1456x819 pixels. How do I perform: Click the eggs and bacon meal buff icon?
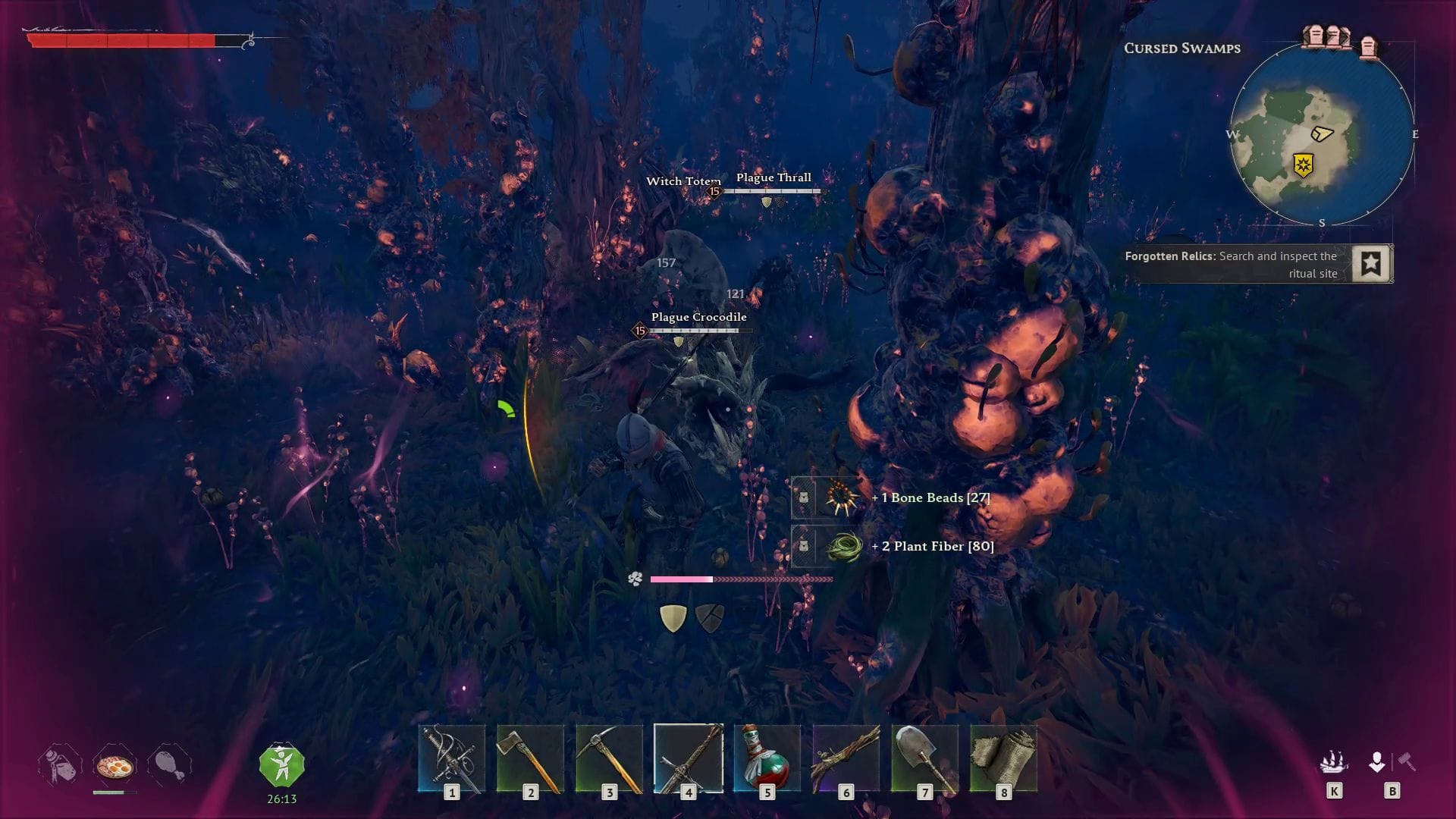click(115, 766)
